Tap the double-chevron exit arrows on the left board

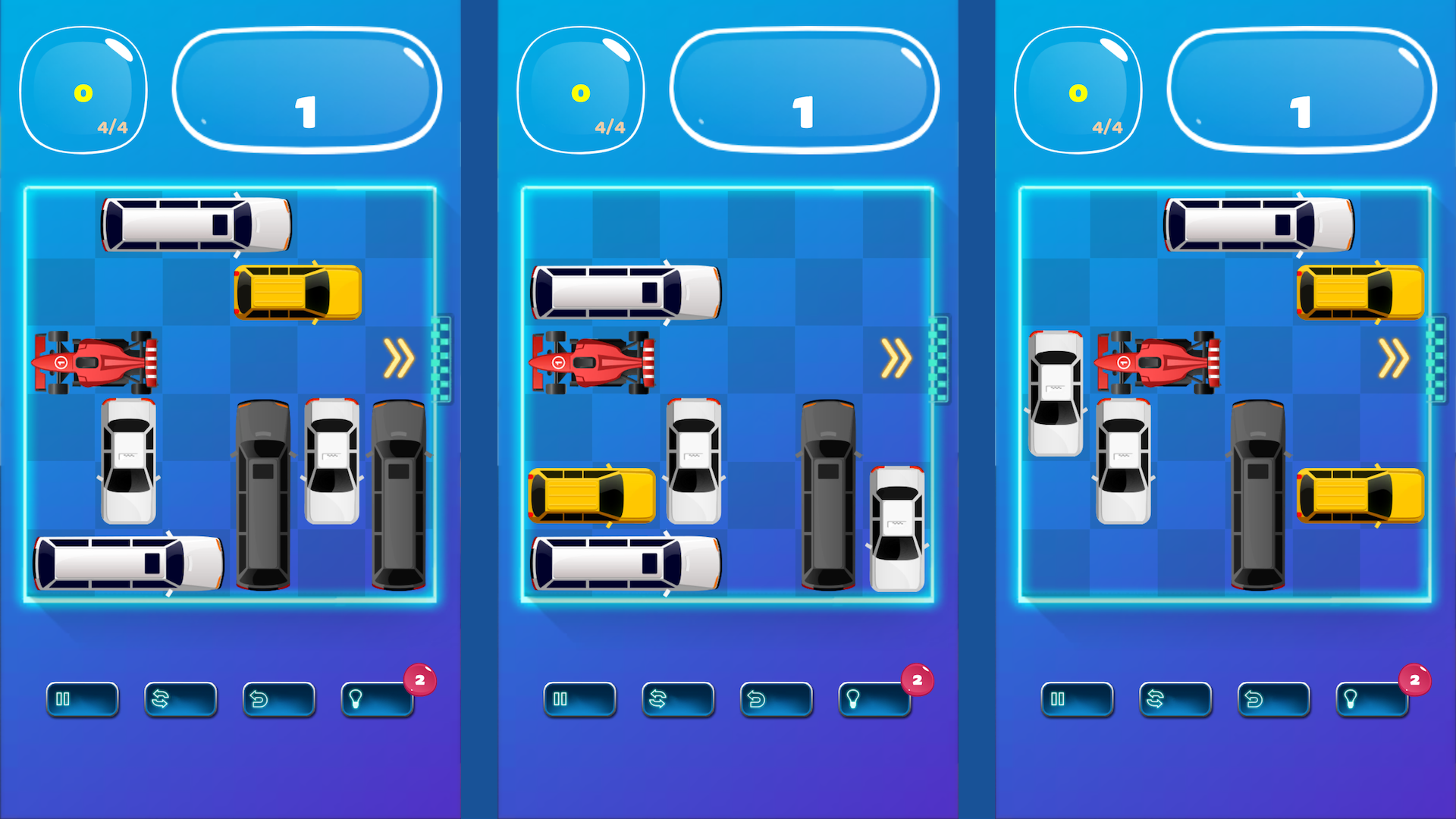coord(397,359)
